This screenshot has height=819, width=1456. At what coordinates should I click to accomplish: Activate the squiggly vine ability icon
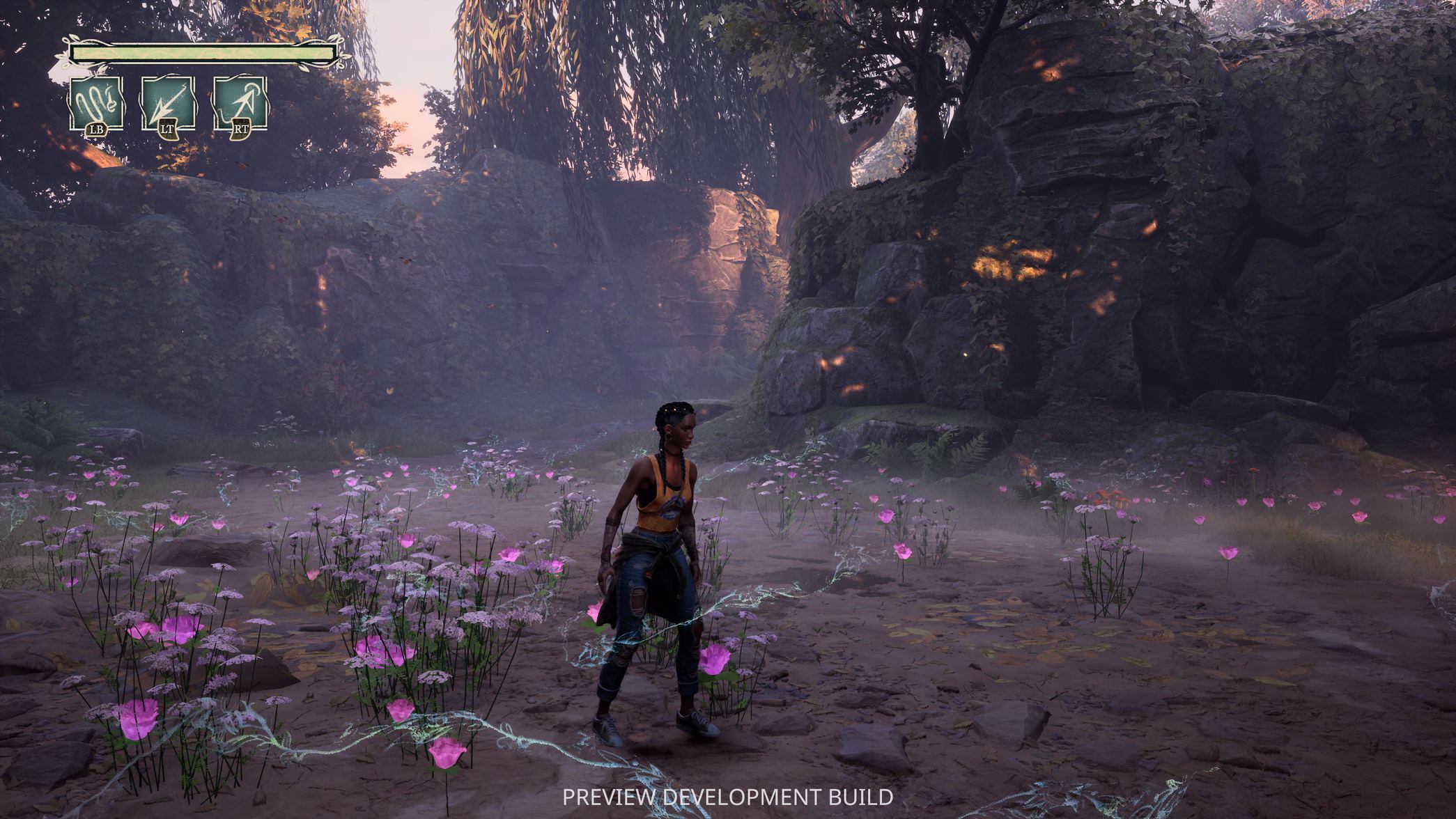coord(96,103)
